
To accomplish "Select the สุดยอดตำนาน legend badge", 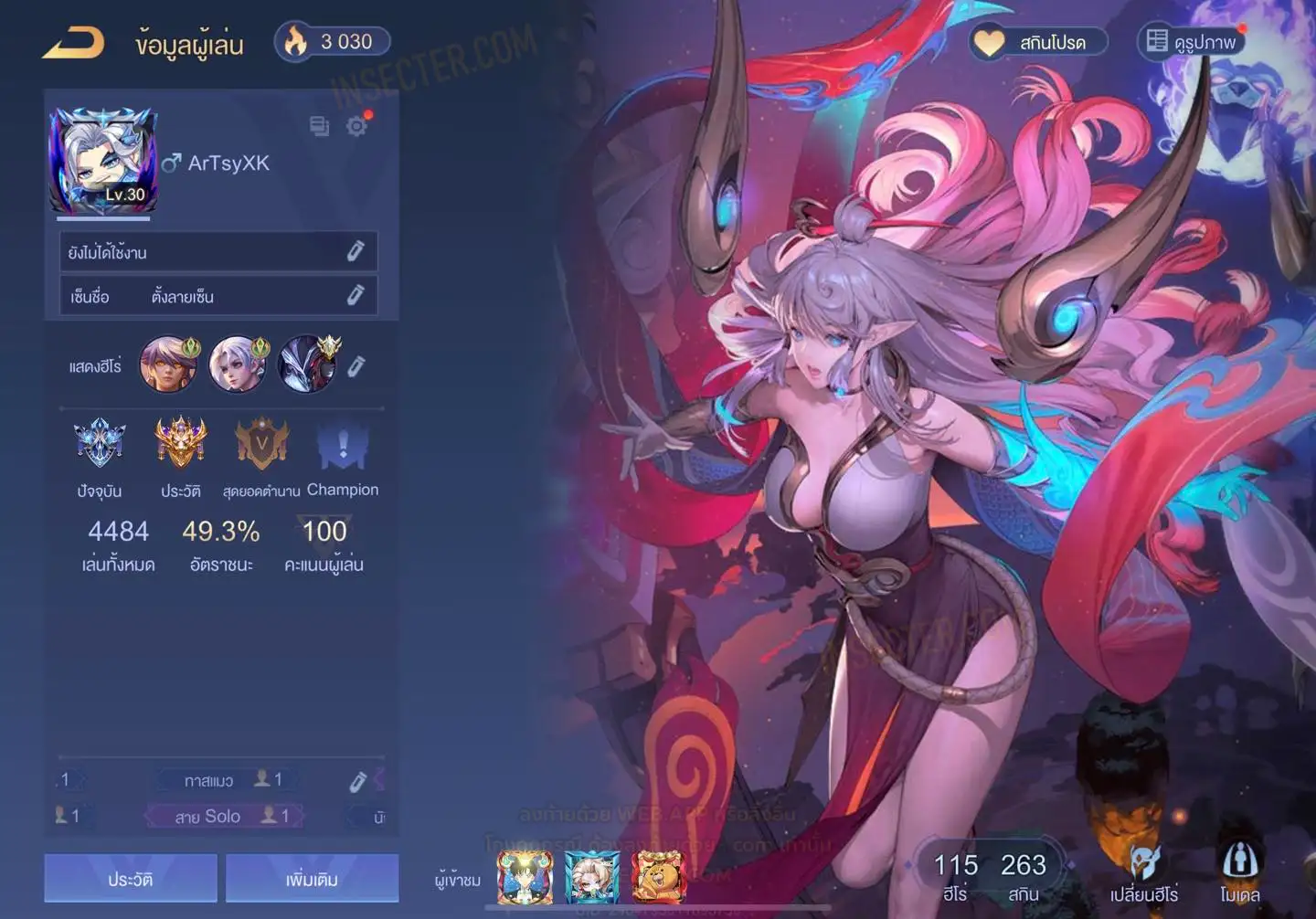I will click(x=261, y=444).
